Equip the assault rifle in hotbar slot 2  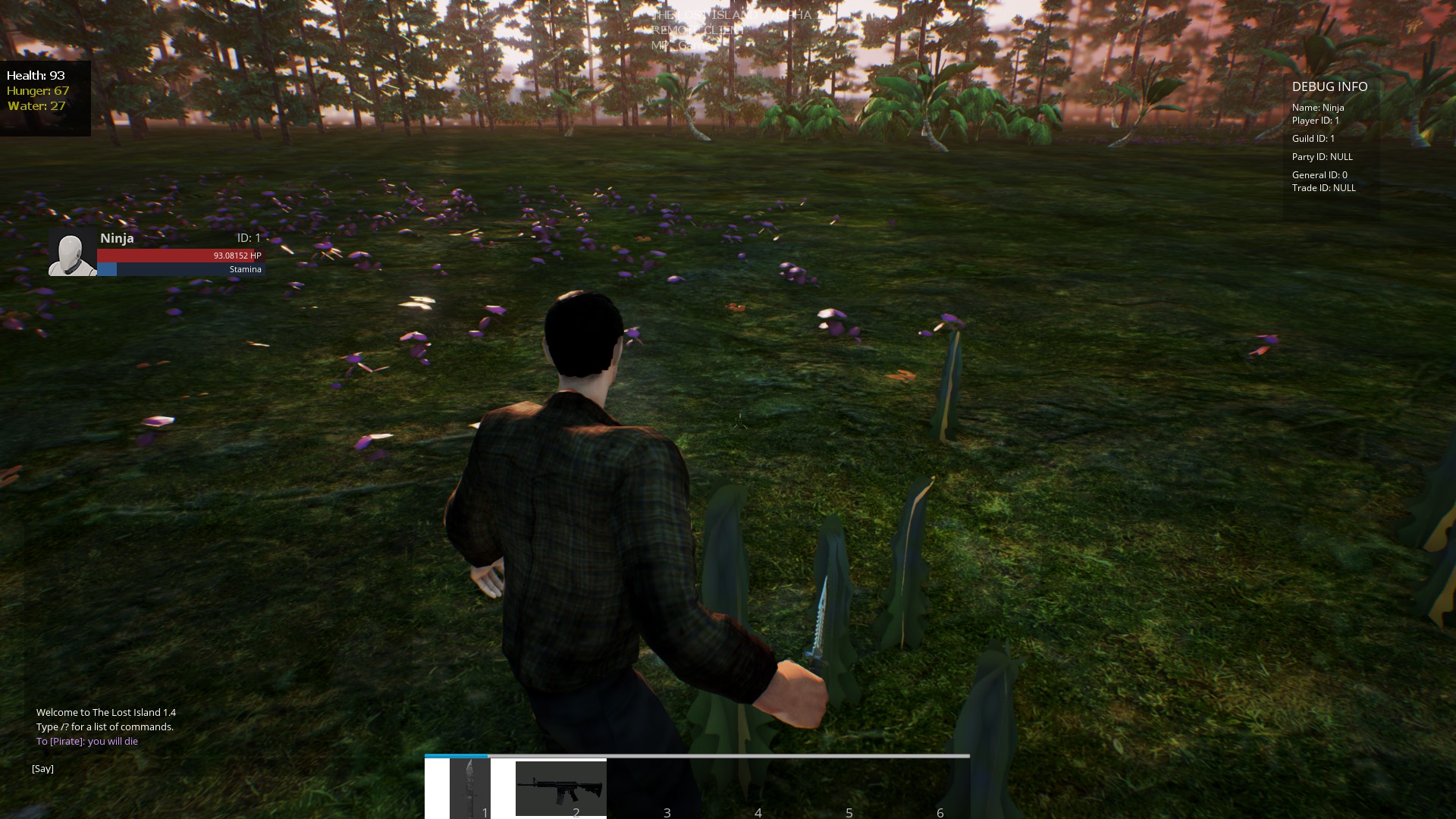coord(561,789)
